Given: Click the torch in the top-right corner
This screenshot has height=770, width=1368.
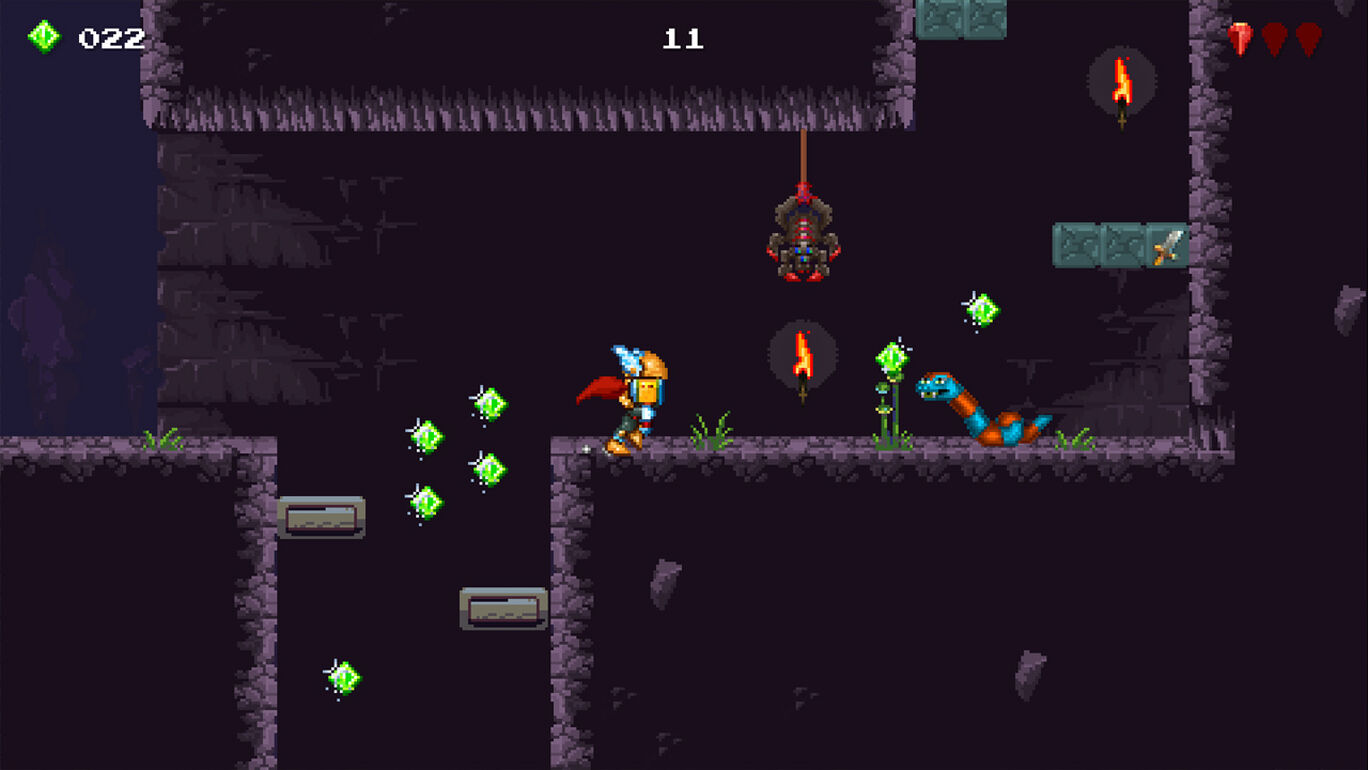Looking at the screenshot, I should pyautogui.click(x=1120, y=85).
